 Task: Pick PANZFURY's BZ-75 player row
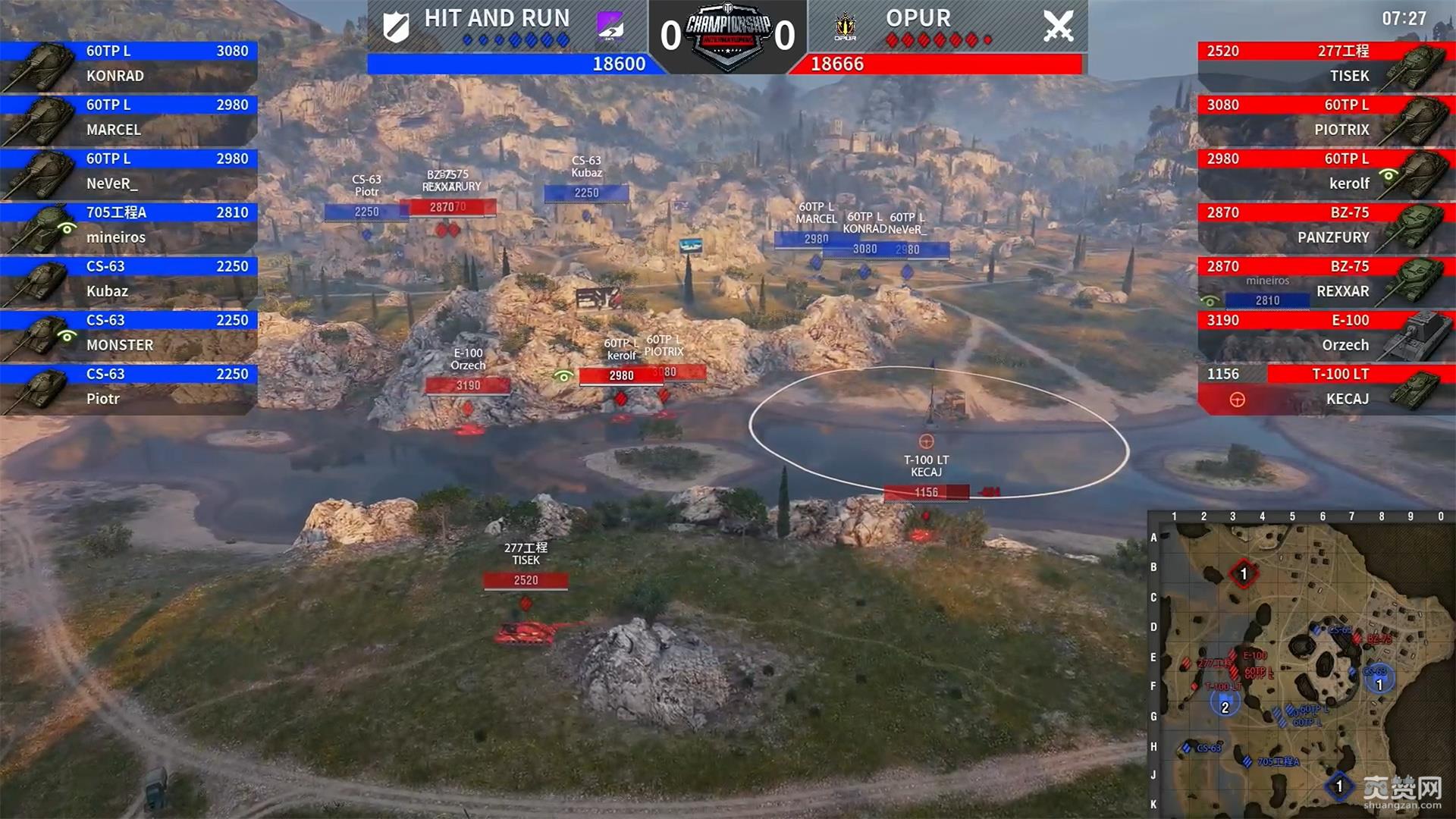1326,225
